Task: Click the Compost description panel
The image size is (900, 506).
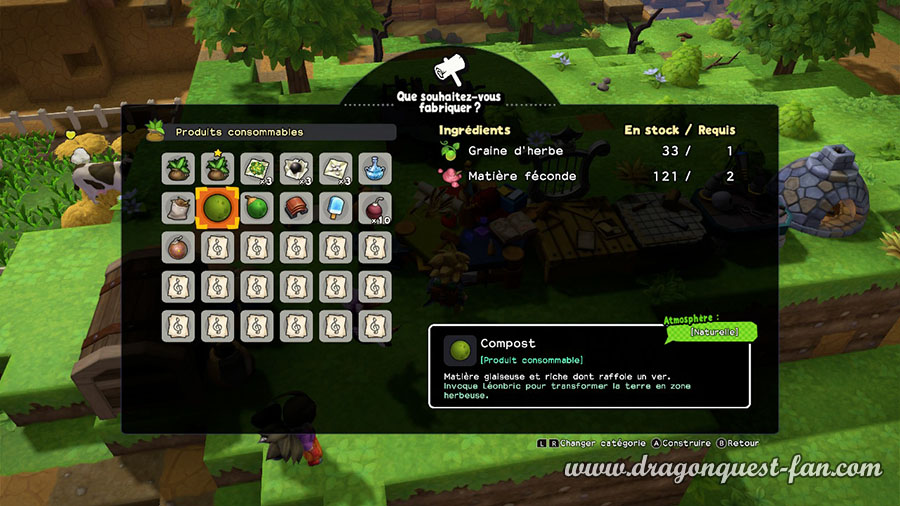Action: coord(589,366)
